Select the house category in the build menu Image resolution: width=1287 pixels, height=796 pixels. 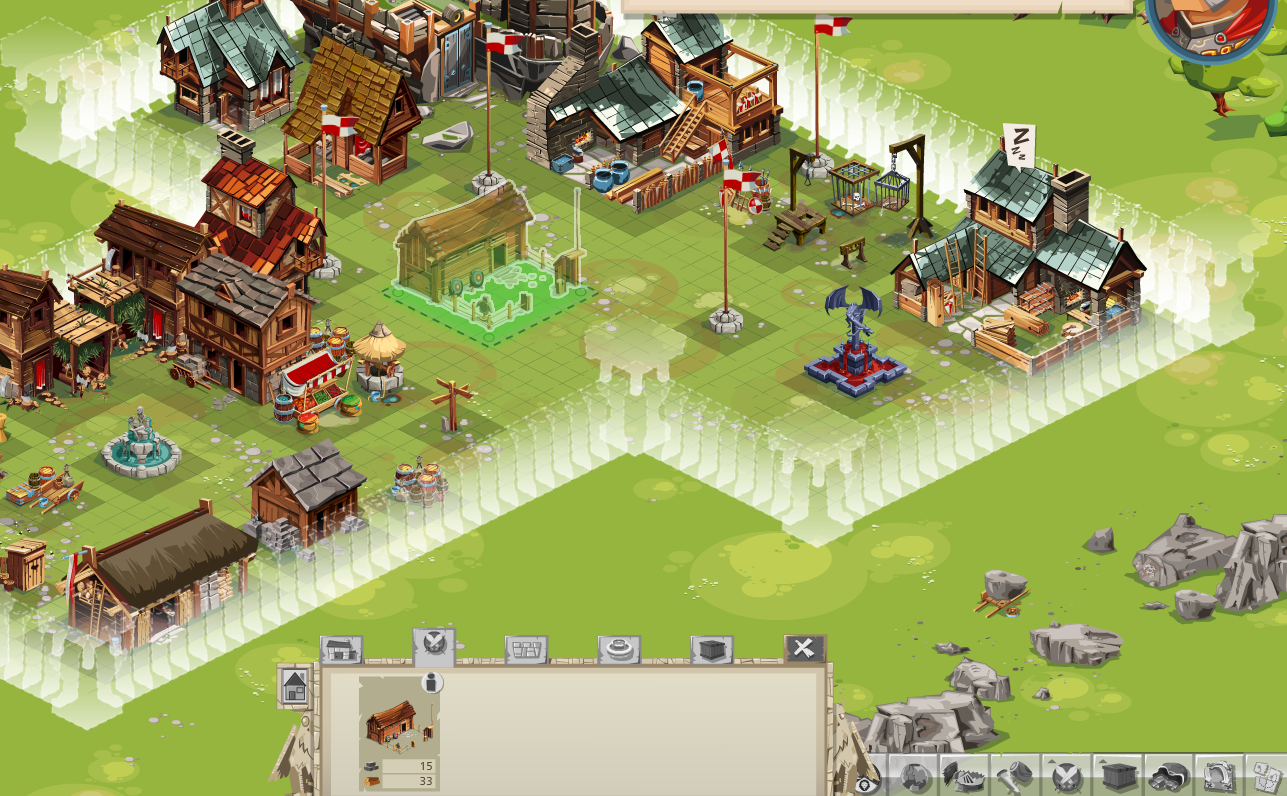341,648
